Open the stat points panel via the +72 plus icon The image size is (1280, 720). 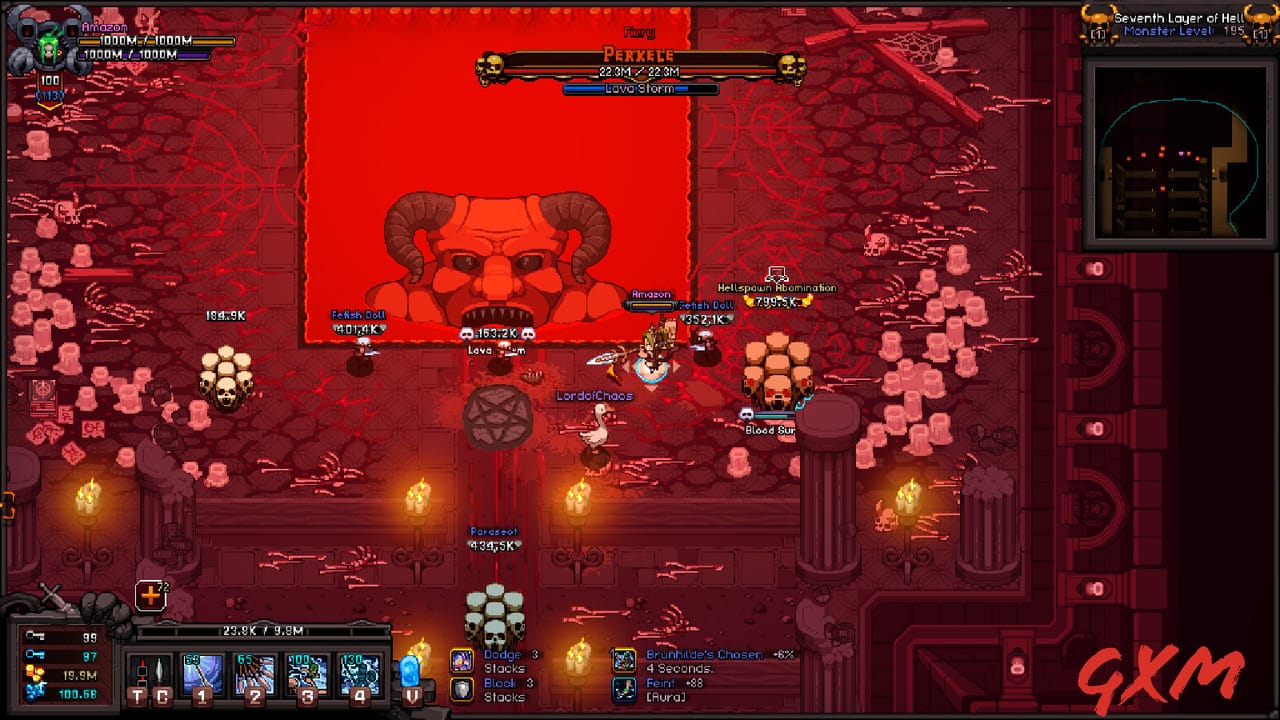click(151, 595)
